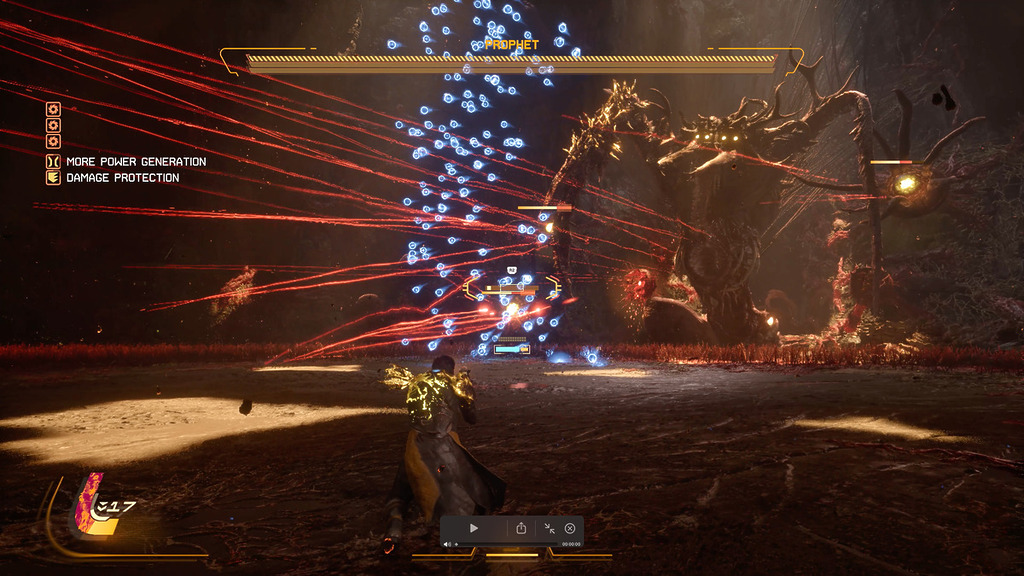The height and width of the screenshot is (576, 1024).
Task: Select the More Power Generation buff icon
Action: [x=53, y=161]
